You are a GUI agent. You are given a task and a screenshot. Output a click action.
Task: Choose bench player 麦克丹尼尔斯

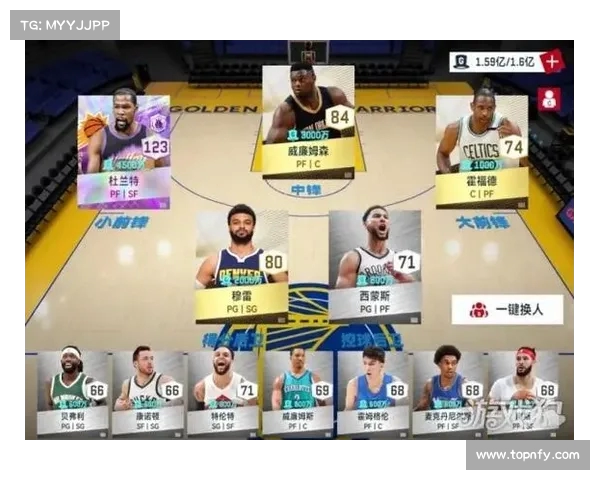point(448,392)
